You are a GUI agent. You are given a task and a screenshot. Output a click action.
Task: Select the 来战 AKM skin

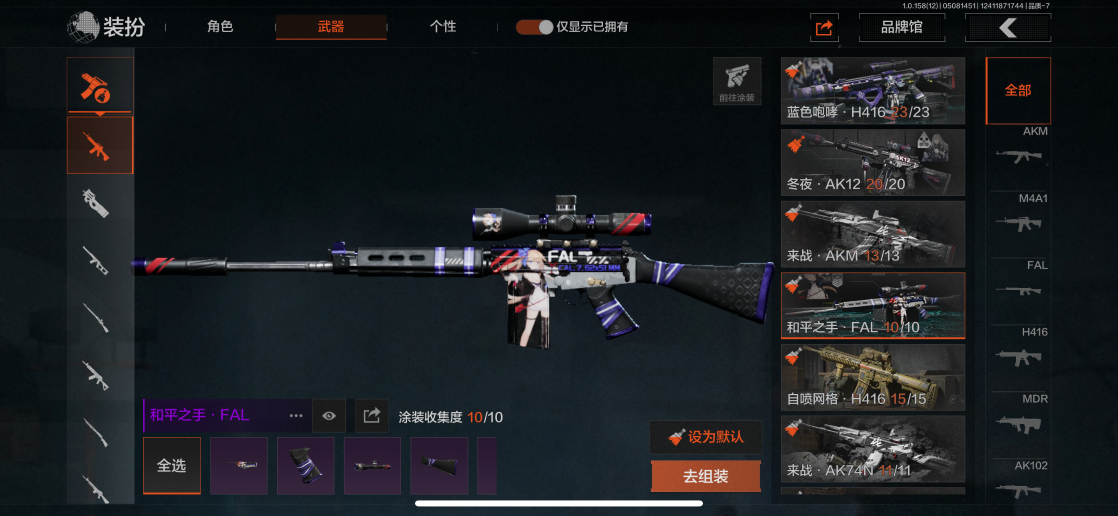point(873,235)
